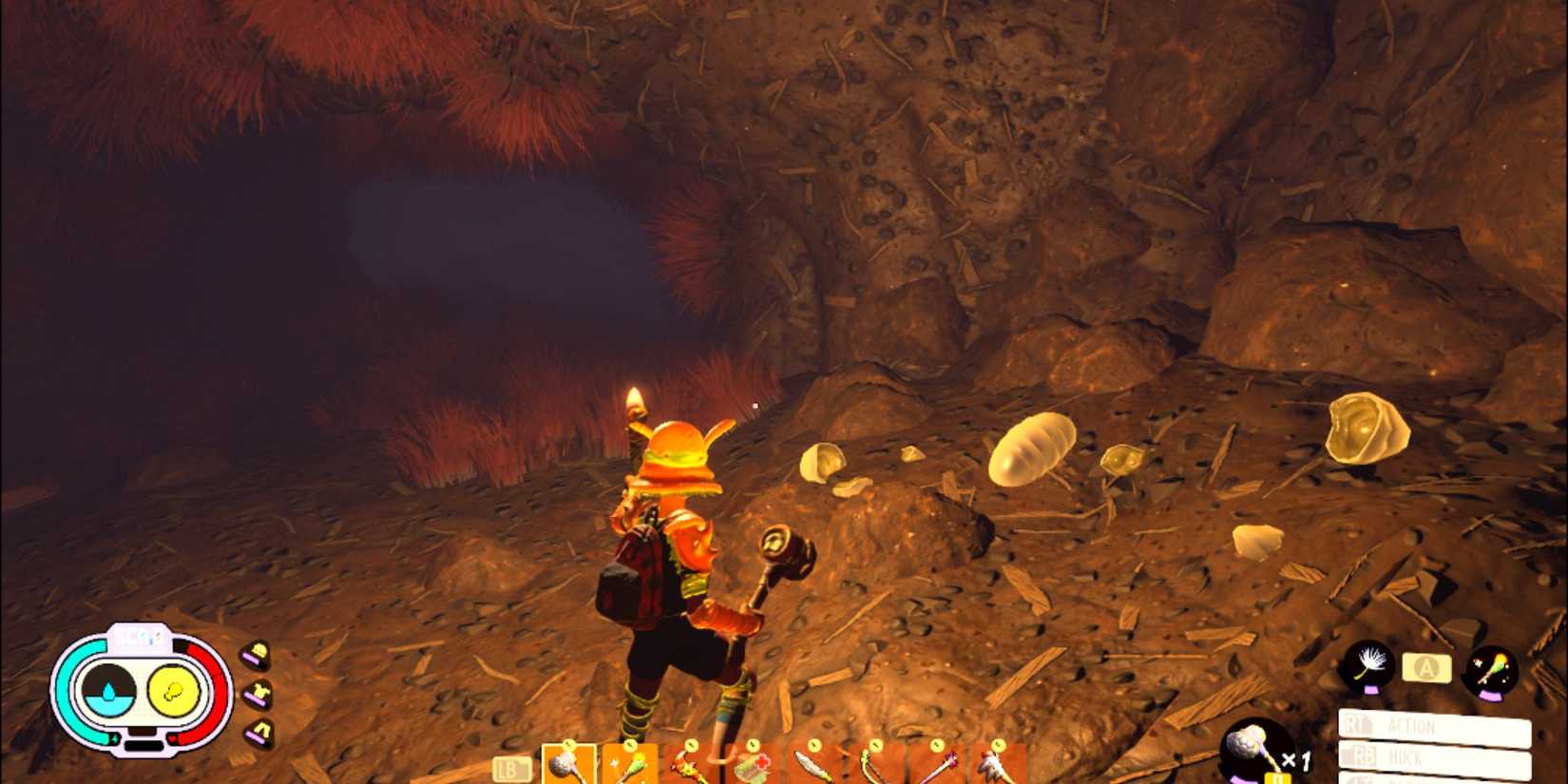This screenshot has width=1568, height=784.
Task: Click the chest armor slot icon
Action: click(x=258, y=695)
